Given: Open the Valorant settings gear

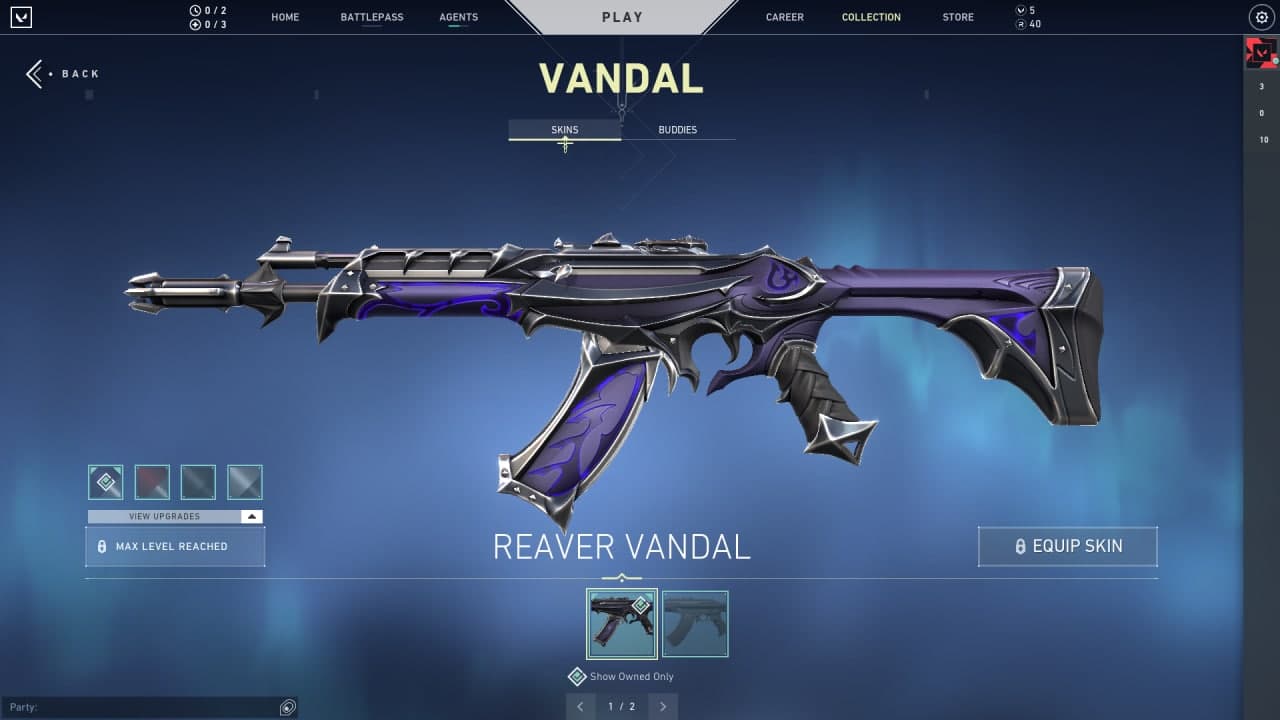Looking at the screenshot, I should click(x=1261, y=17).
